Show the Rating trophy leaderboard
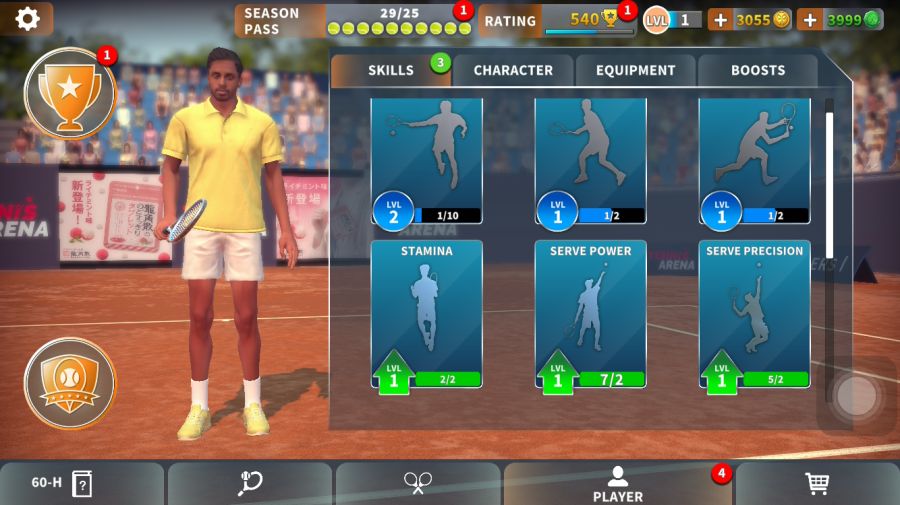The height and width of the screenshot is (505, 900). click(556, 20)
